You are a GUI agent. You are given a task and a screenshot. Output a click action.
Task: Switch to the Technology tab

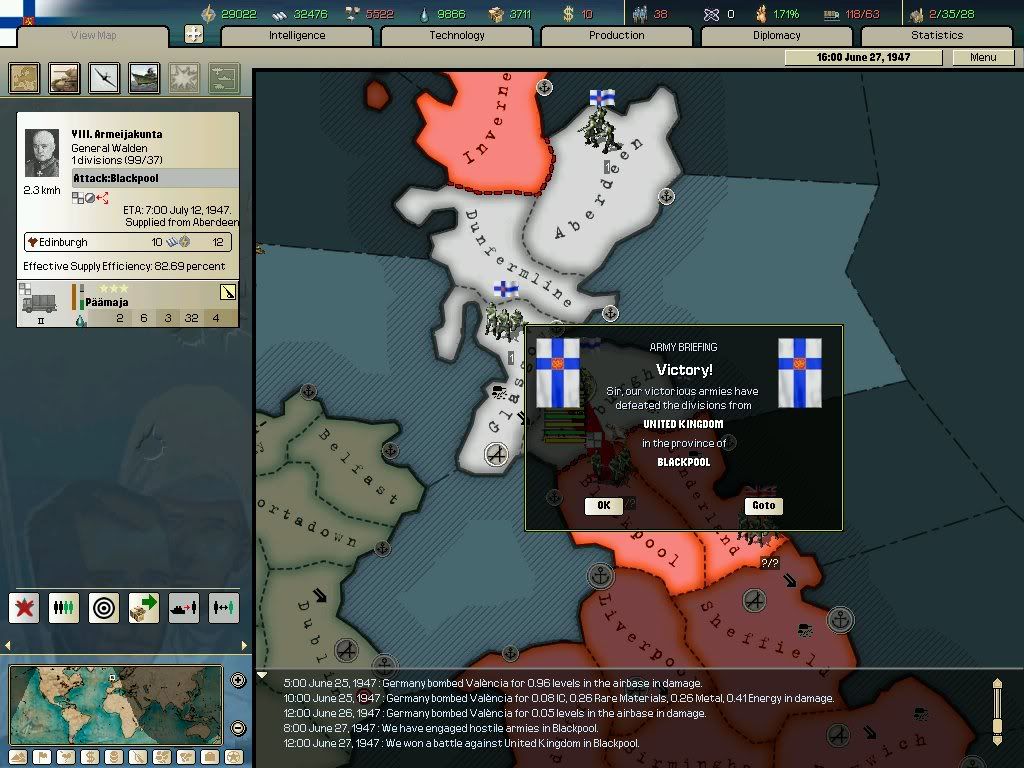[457, 35]
